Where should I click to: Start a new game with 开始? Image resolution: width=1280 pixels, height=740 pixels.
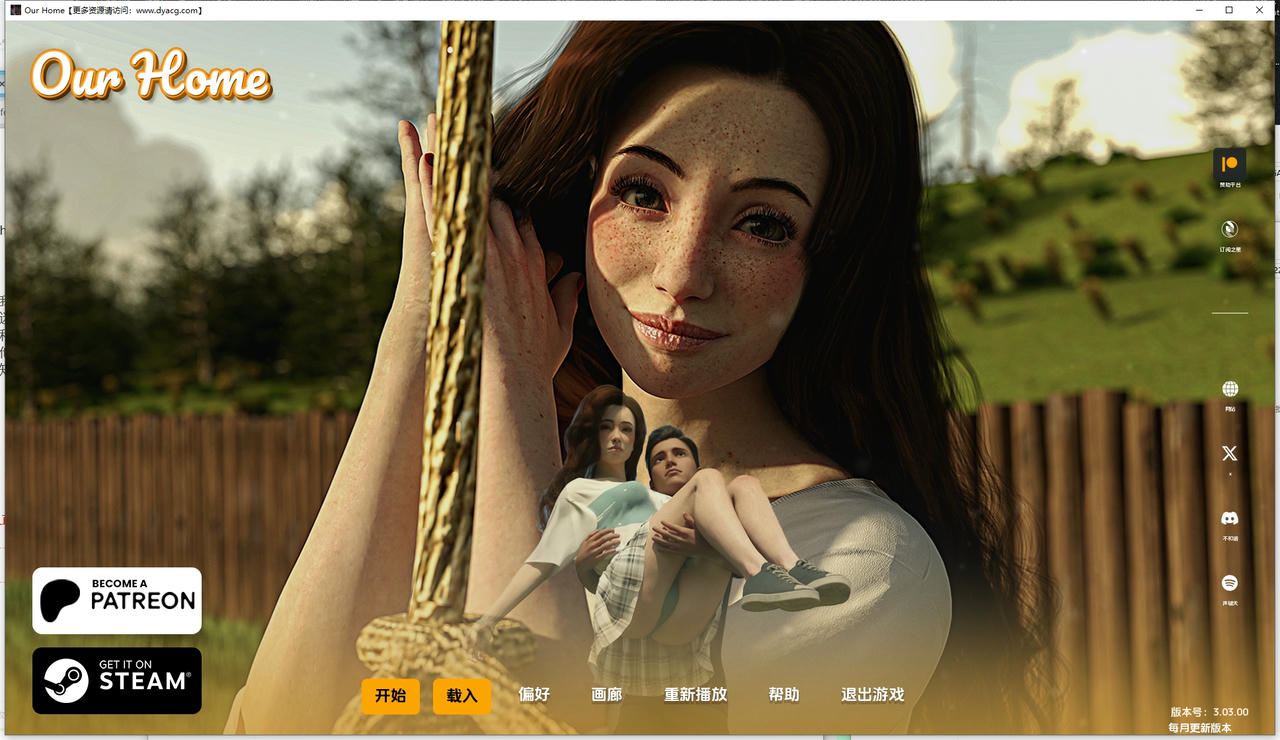click(x=390, y=696)
